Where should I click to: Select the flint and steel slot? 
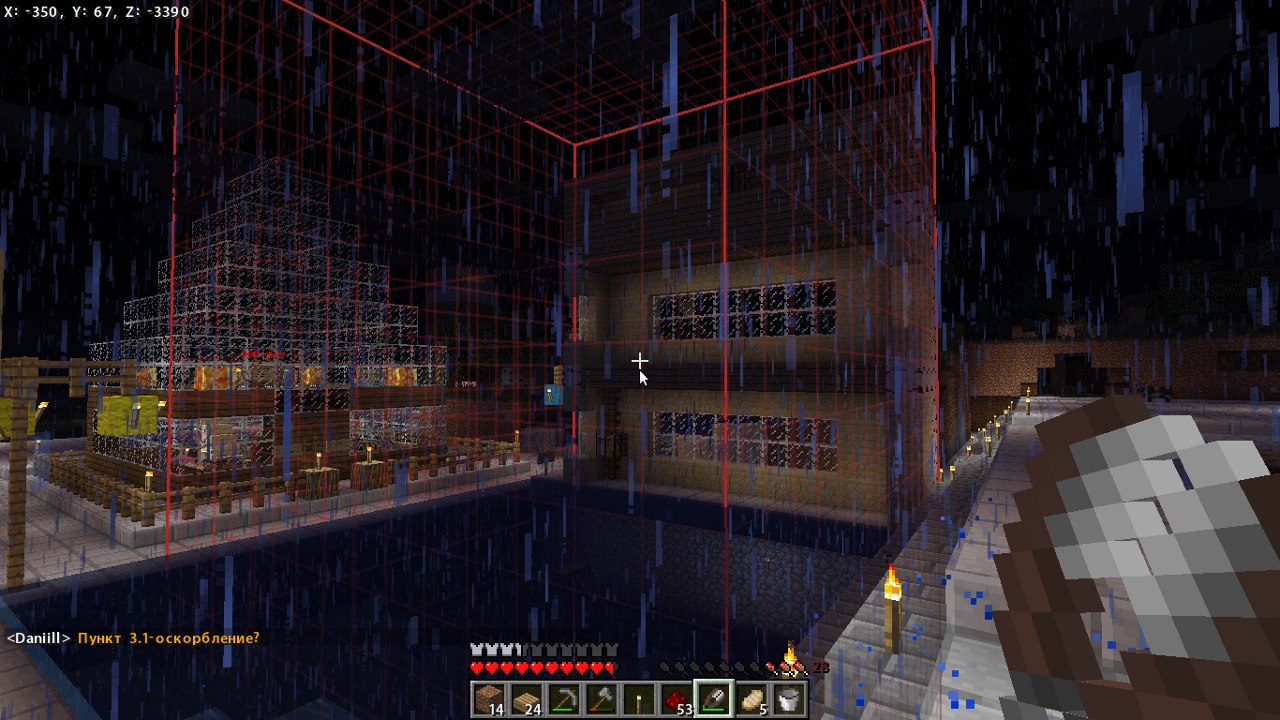pos(715,699)
